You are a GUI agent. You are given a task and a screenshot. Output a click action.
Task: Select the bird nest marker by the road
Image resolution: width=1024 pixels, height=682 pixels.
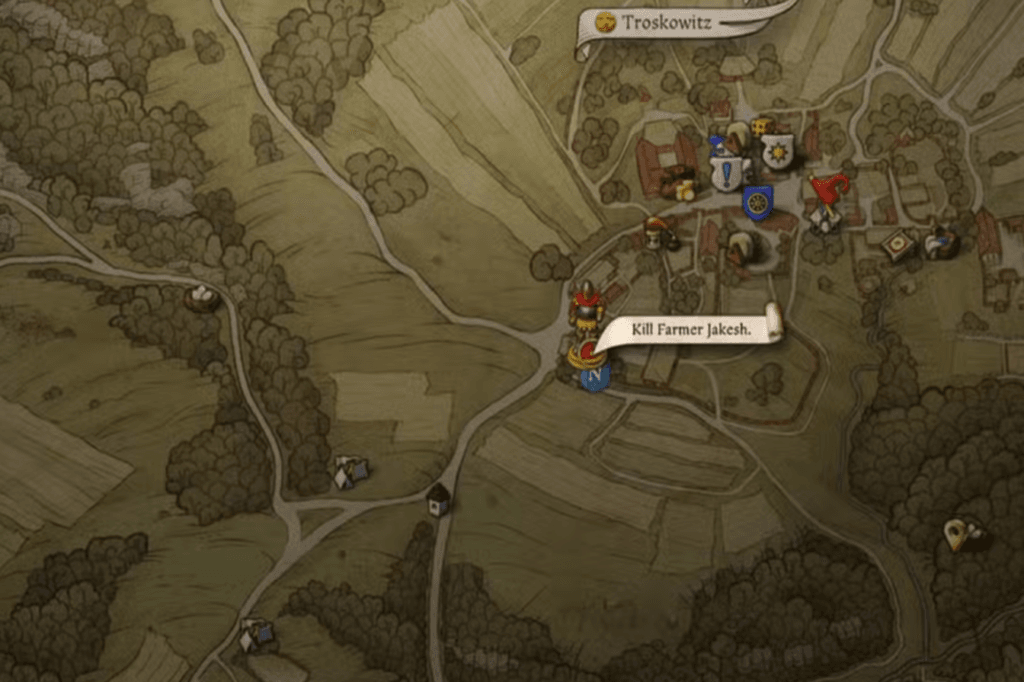click(x=204, y=297)
